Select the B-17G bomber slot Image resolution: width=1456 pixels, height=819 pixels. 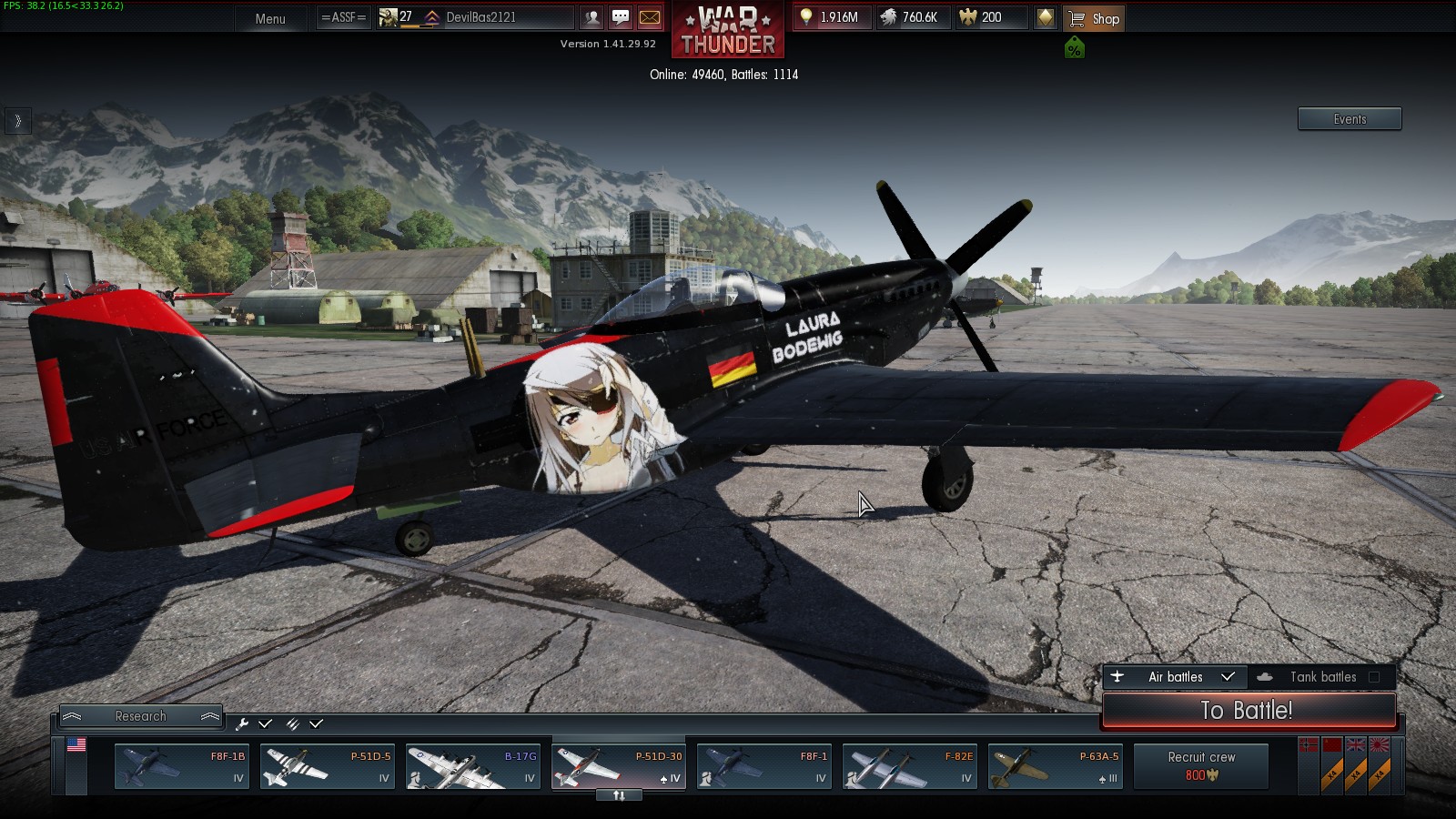coord(473,766)
